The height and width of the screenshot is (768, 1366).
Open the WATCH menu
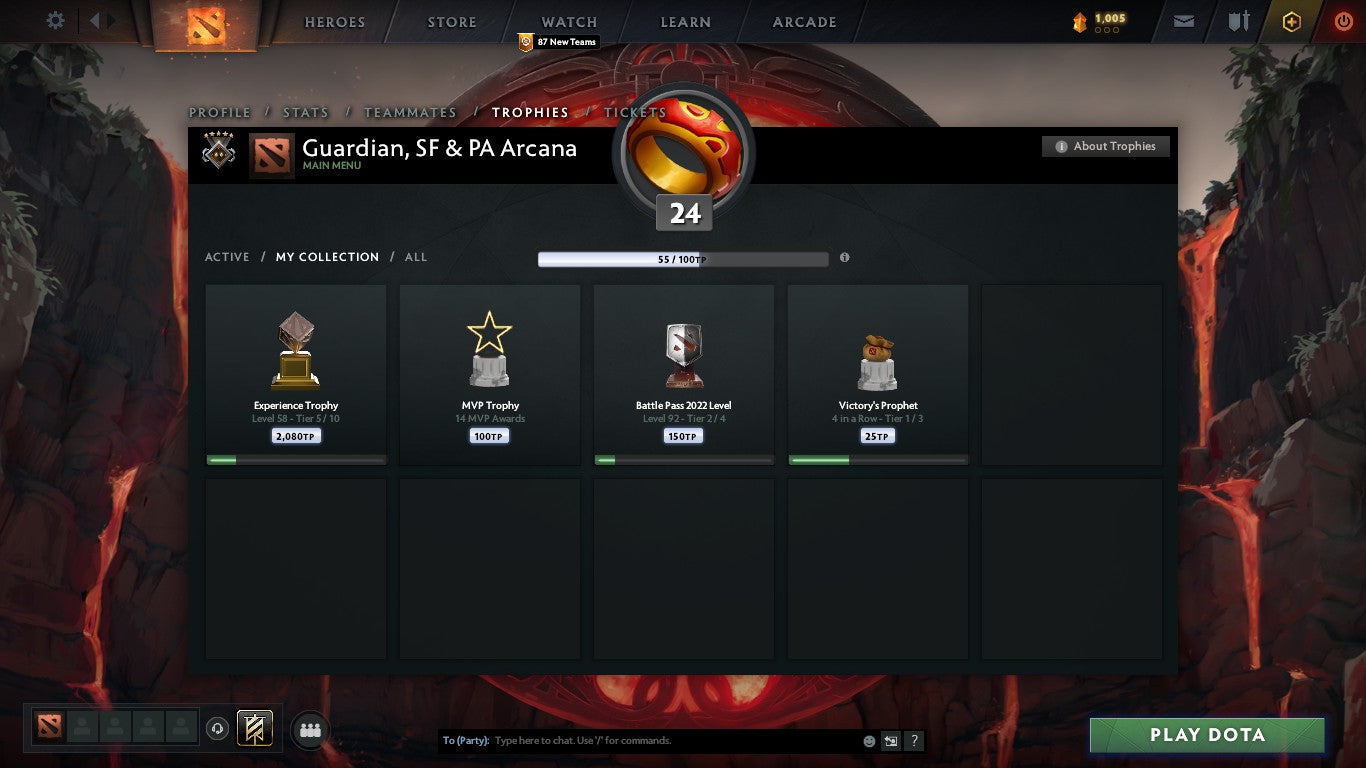(568, 21)
